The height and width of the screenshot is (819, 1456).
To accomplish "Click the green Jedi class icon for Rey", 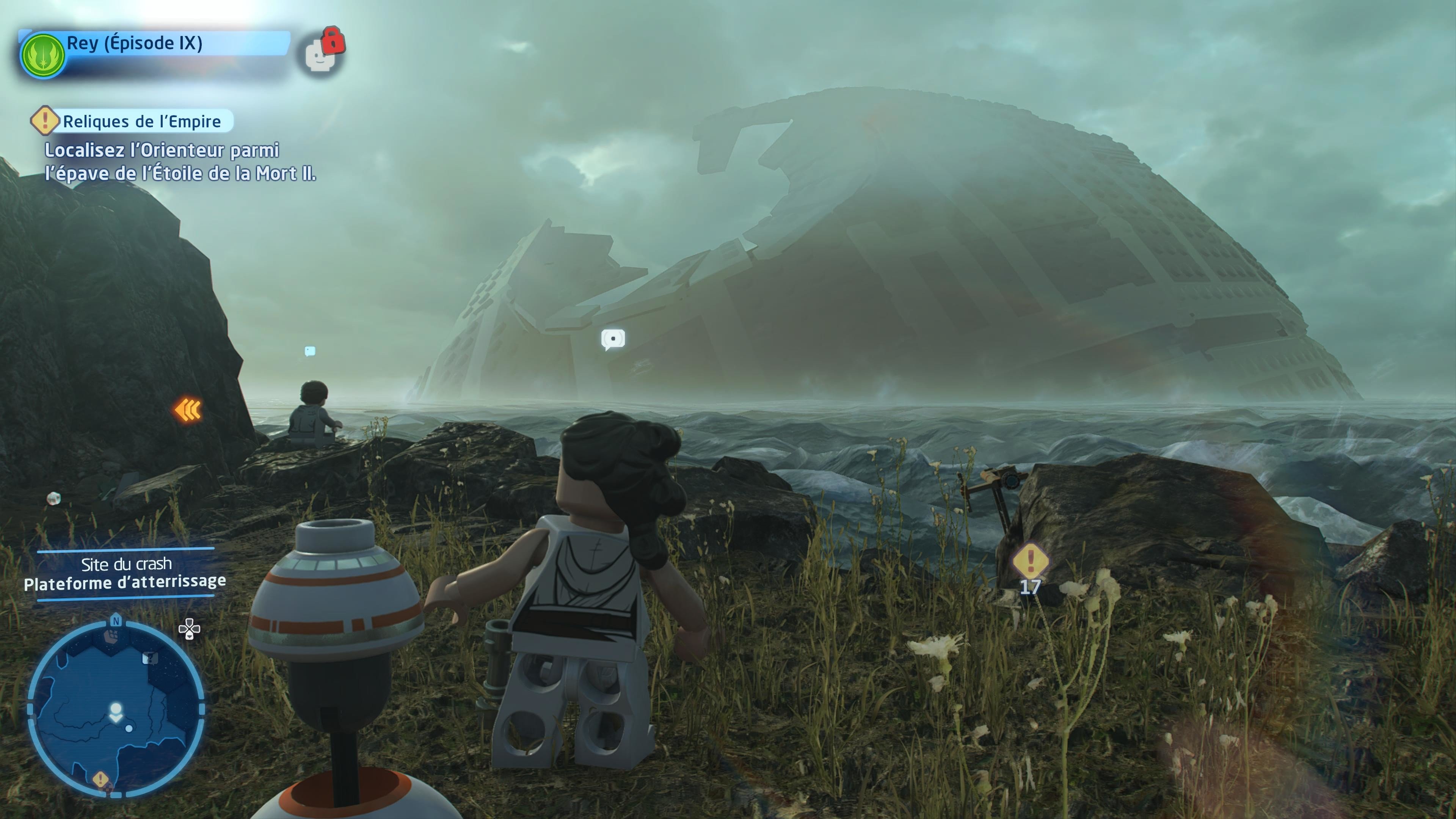I will [43, 55].
